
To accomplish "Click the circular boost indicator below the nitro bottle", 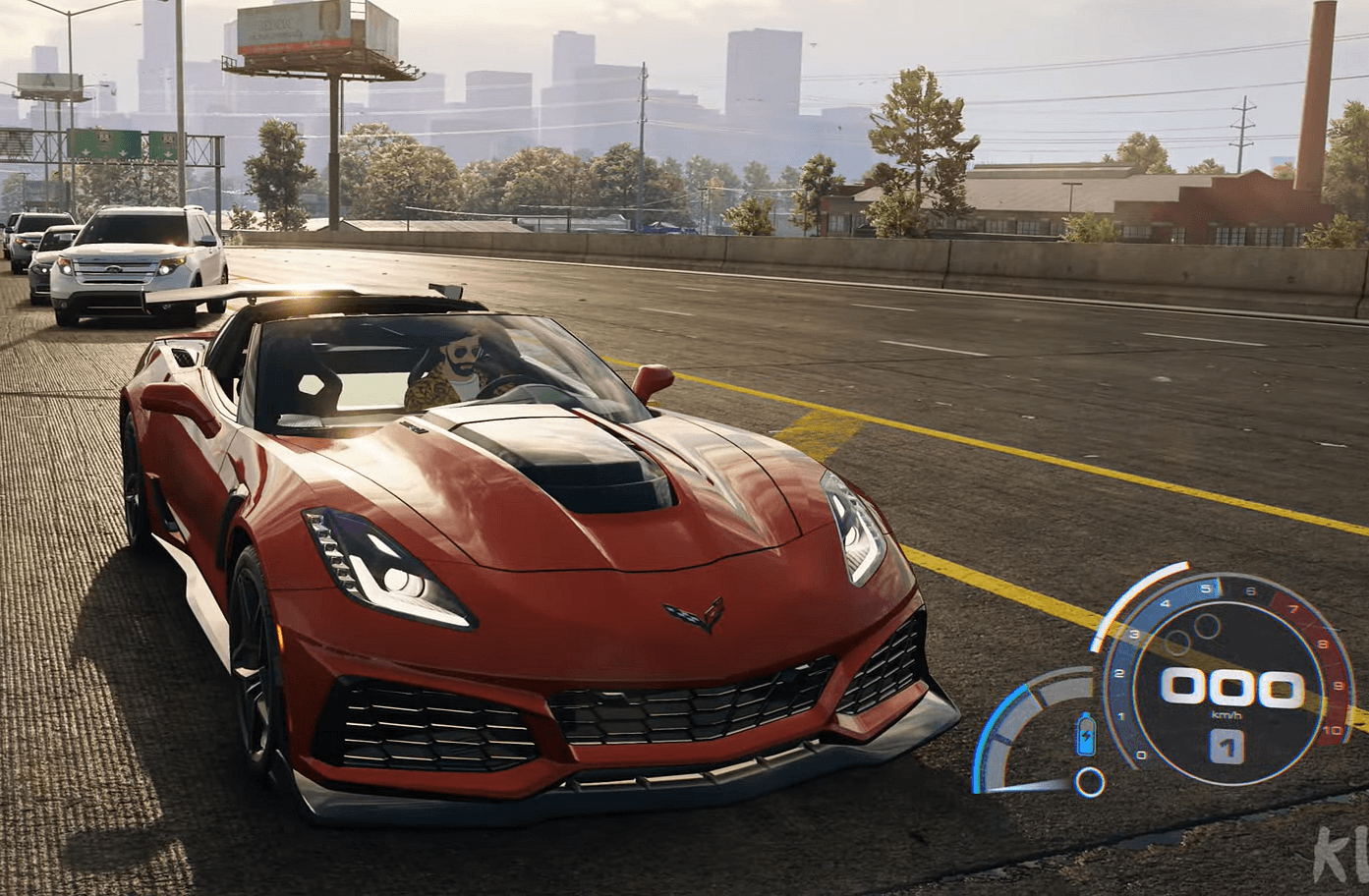I will (1088, 780).
